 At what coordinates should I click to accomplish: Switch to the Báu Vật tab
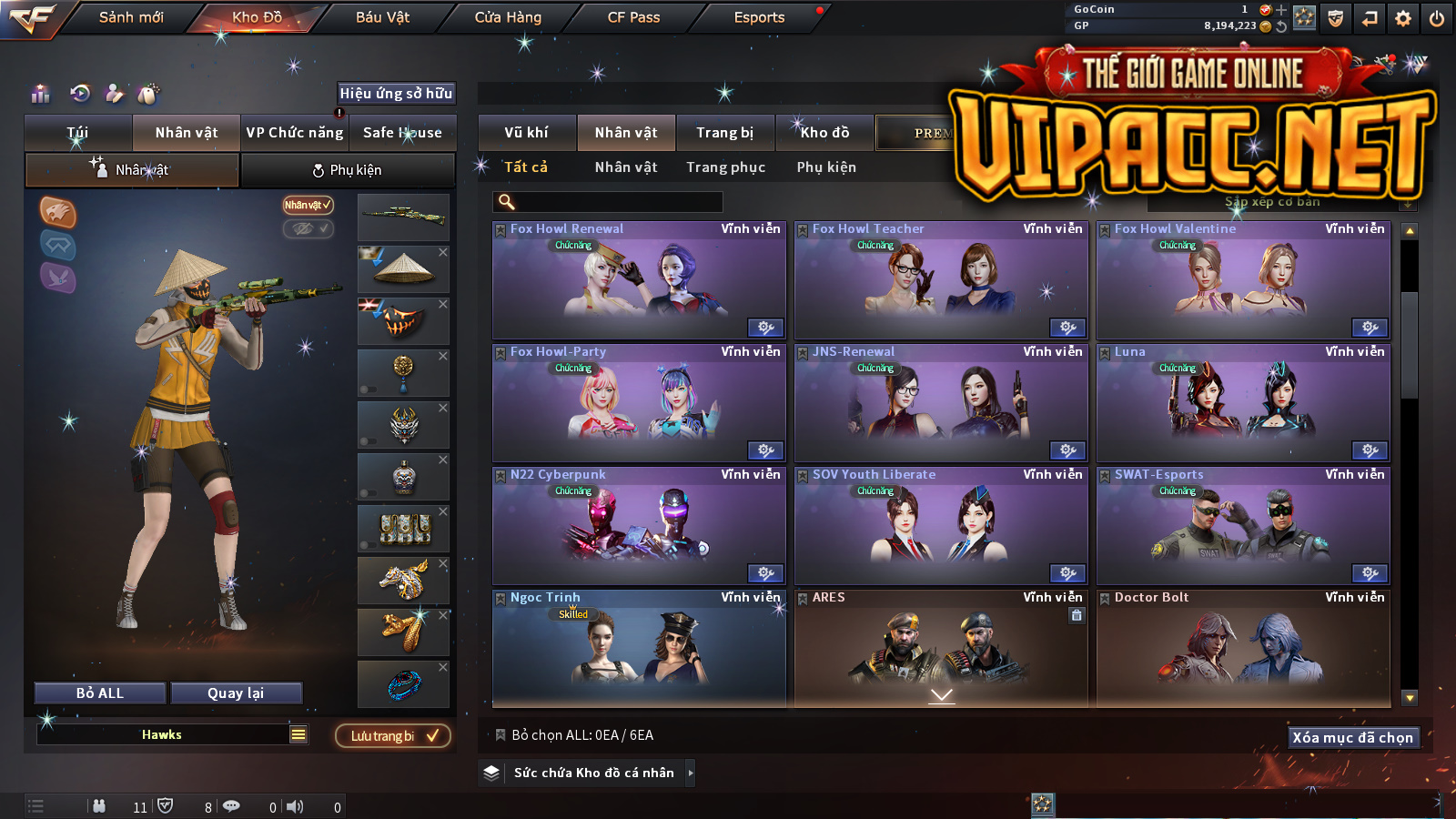pos(382,17)
